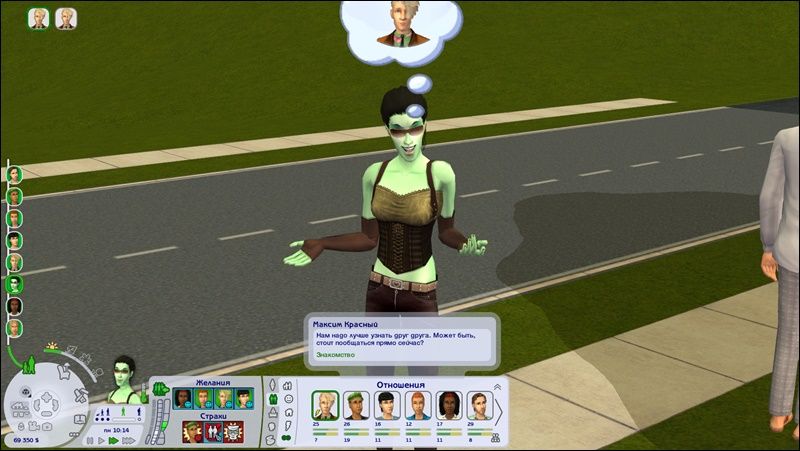The width and height of the screenshot is (800, 451).
Task: Open the needs panel smiley icon
Action: pyautogui.click(x=287, y=398)
